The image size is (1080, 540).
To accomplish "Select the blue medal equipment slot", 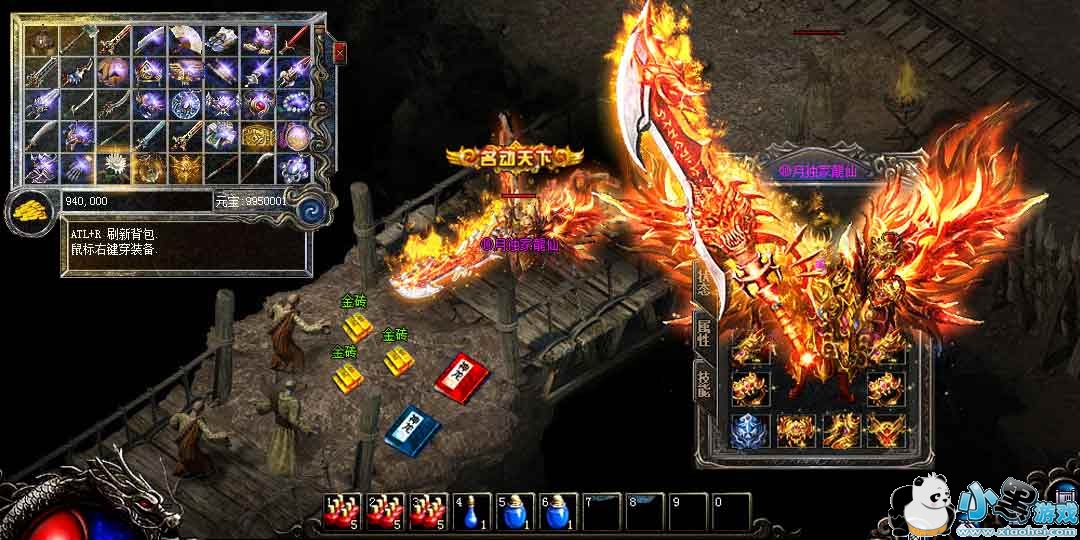I will [746, 430].
